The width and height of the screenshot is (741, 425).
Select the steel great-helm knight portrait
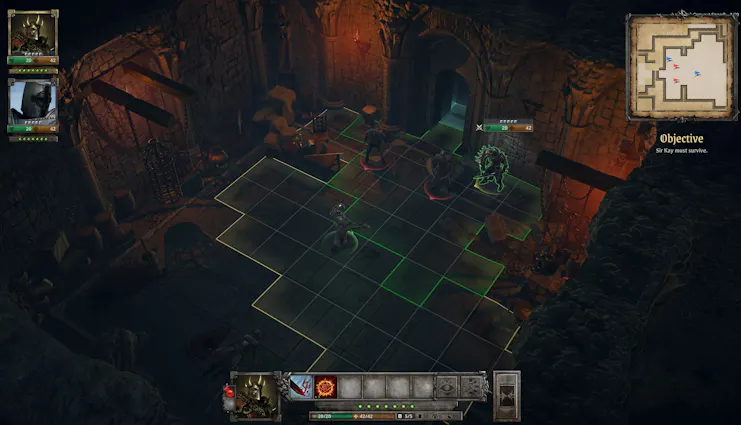33,103
